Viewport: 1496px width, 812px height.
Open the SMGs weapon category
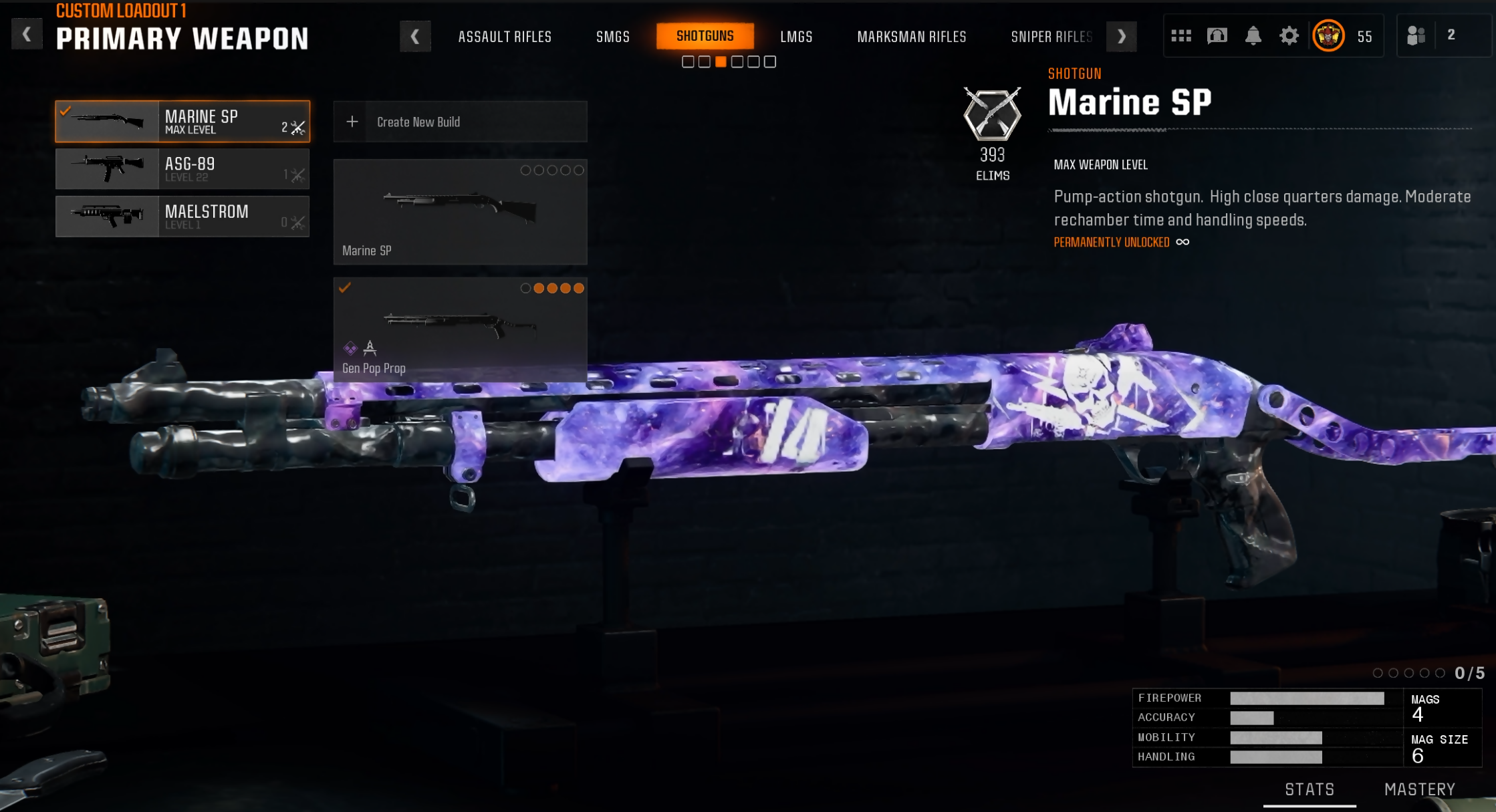click(612, 37)
